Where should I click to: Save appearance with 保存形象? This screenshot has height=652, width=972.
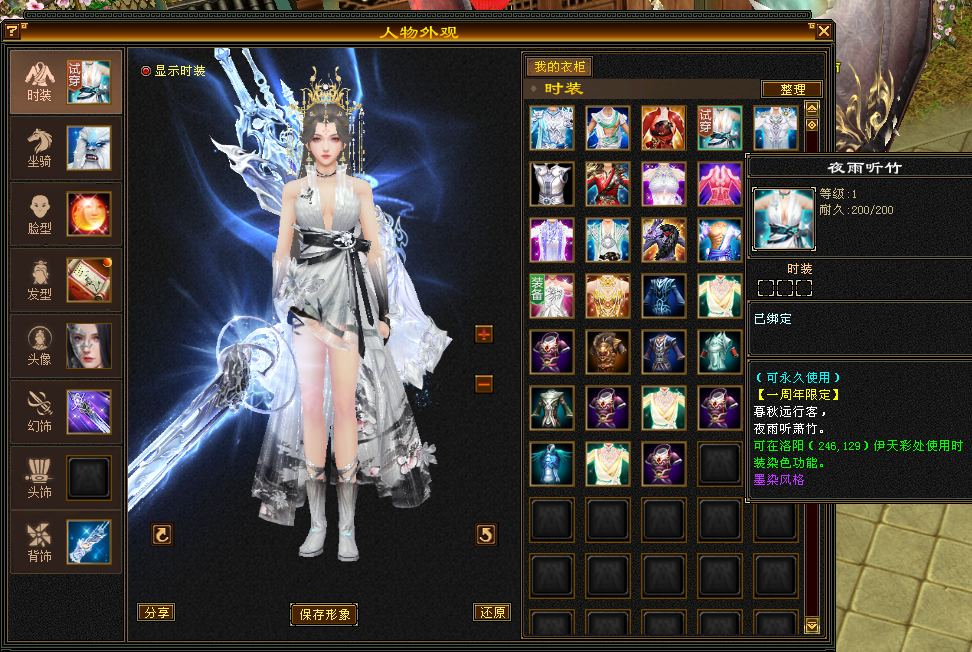pos(324,614)
